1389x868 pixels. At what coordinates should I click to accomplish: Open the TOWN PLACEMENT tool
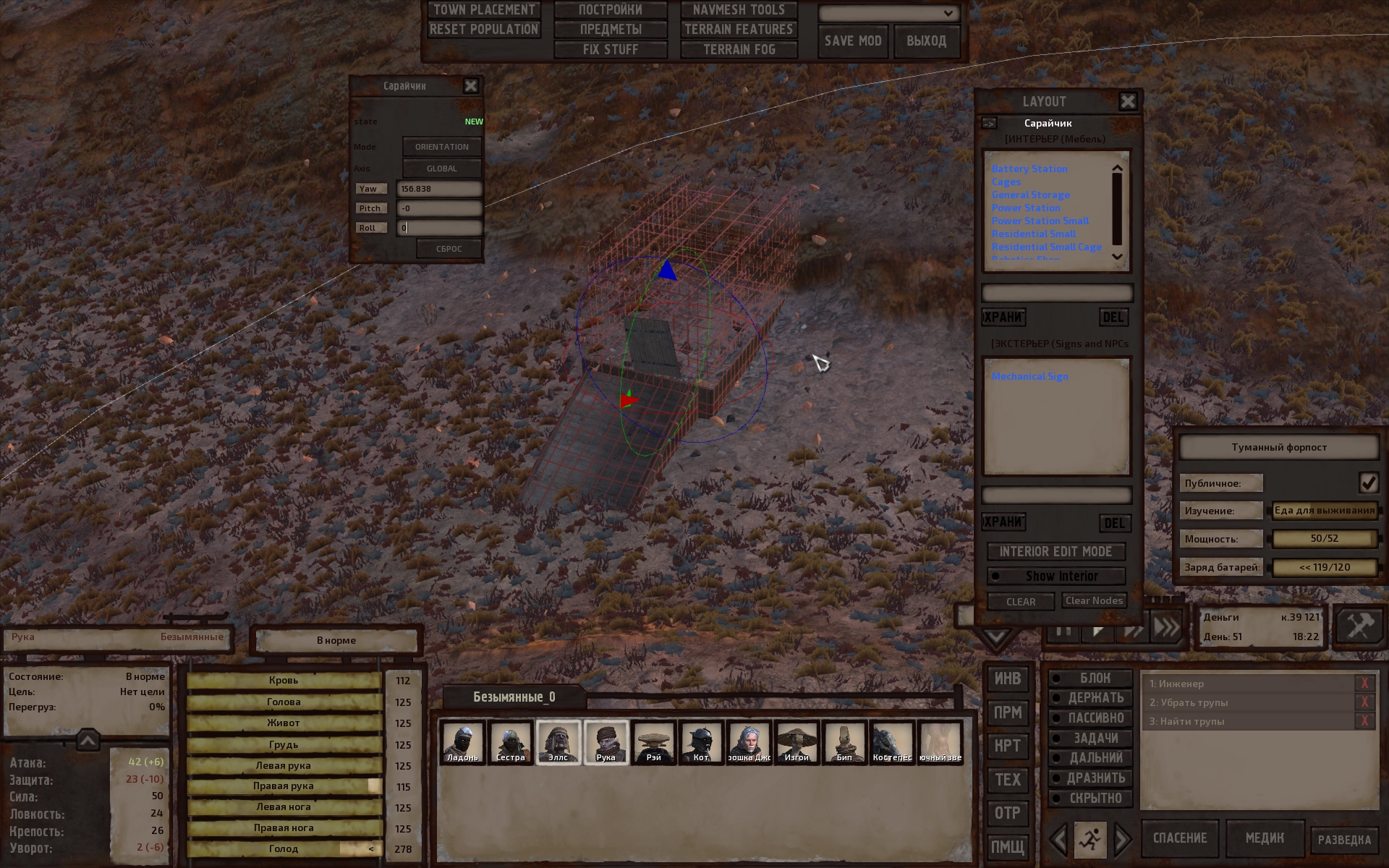[484, 10]
